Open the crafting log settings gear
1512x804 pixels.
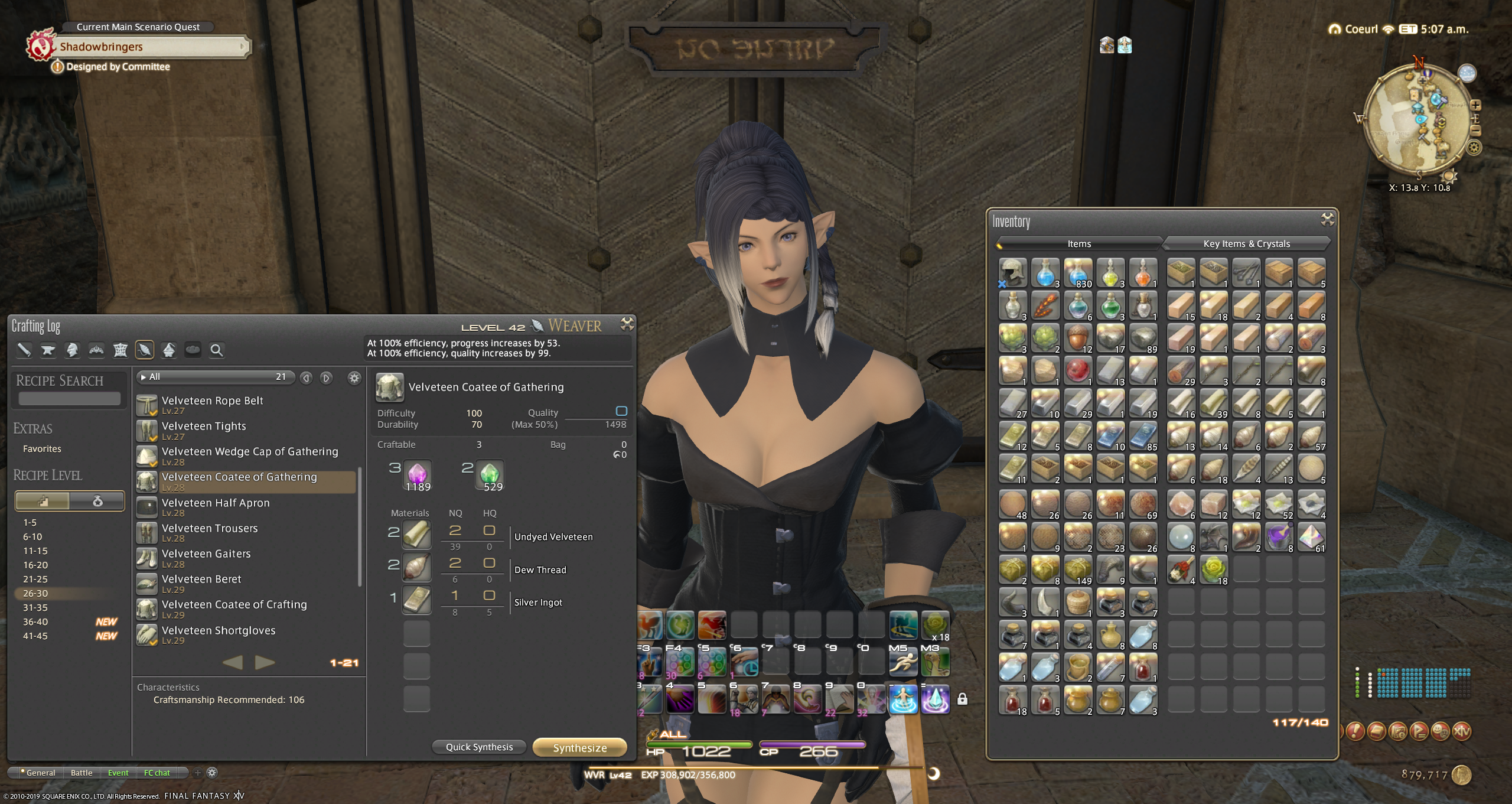click(x=354, y=377)
